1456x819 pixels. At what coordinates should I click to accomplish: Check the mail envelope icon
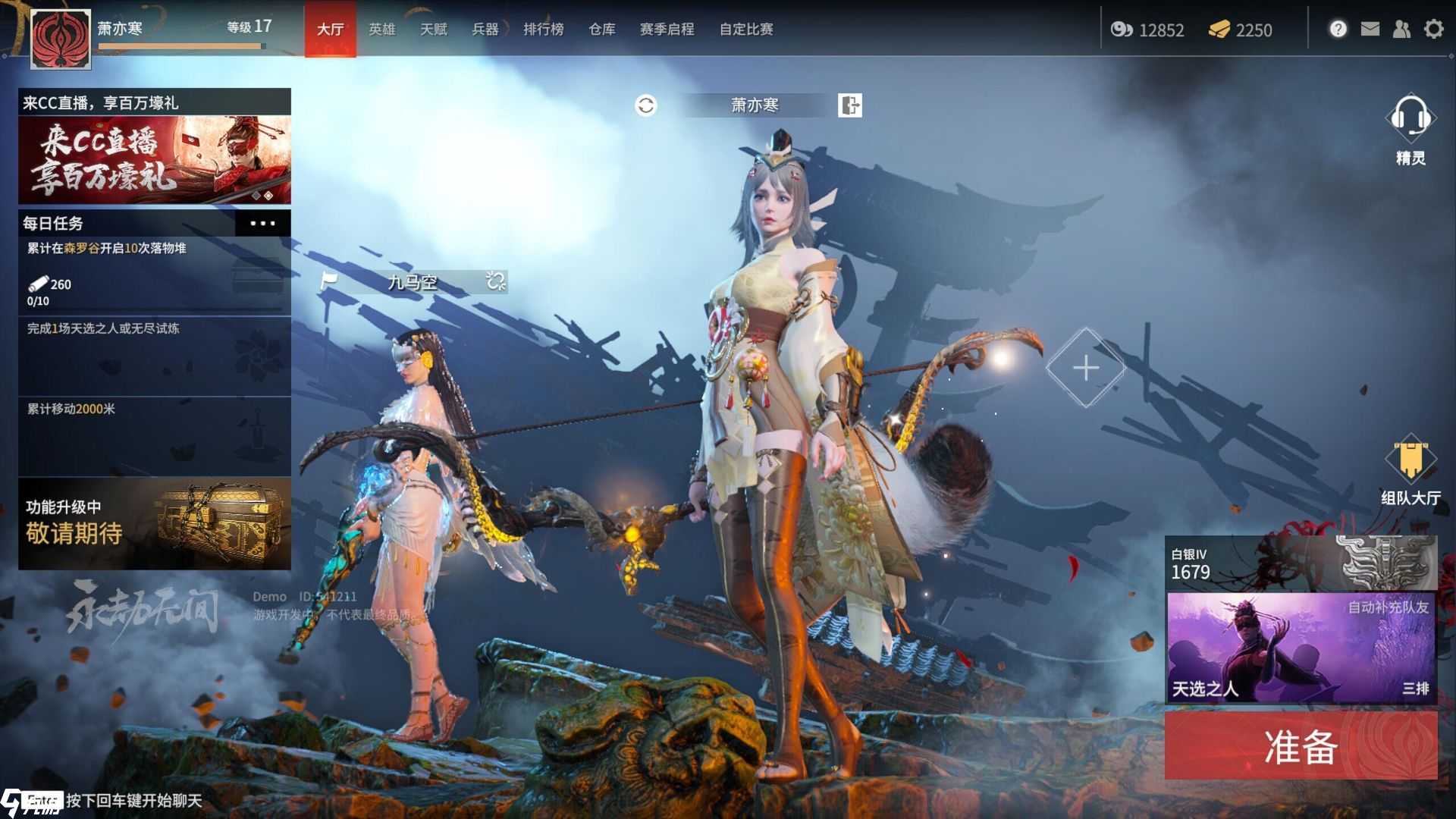(x=1370, y=30)
